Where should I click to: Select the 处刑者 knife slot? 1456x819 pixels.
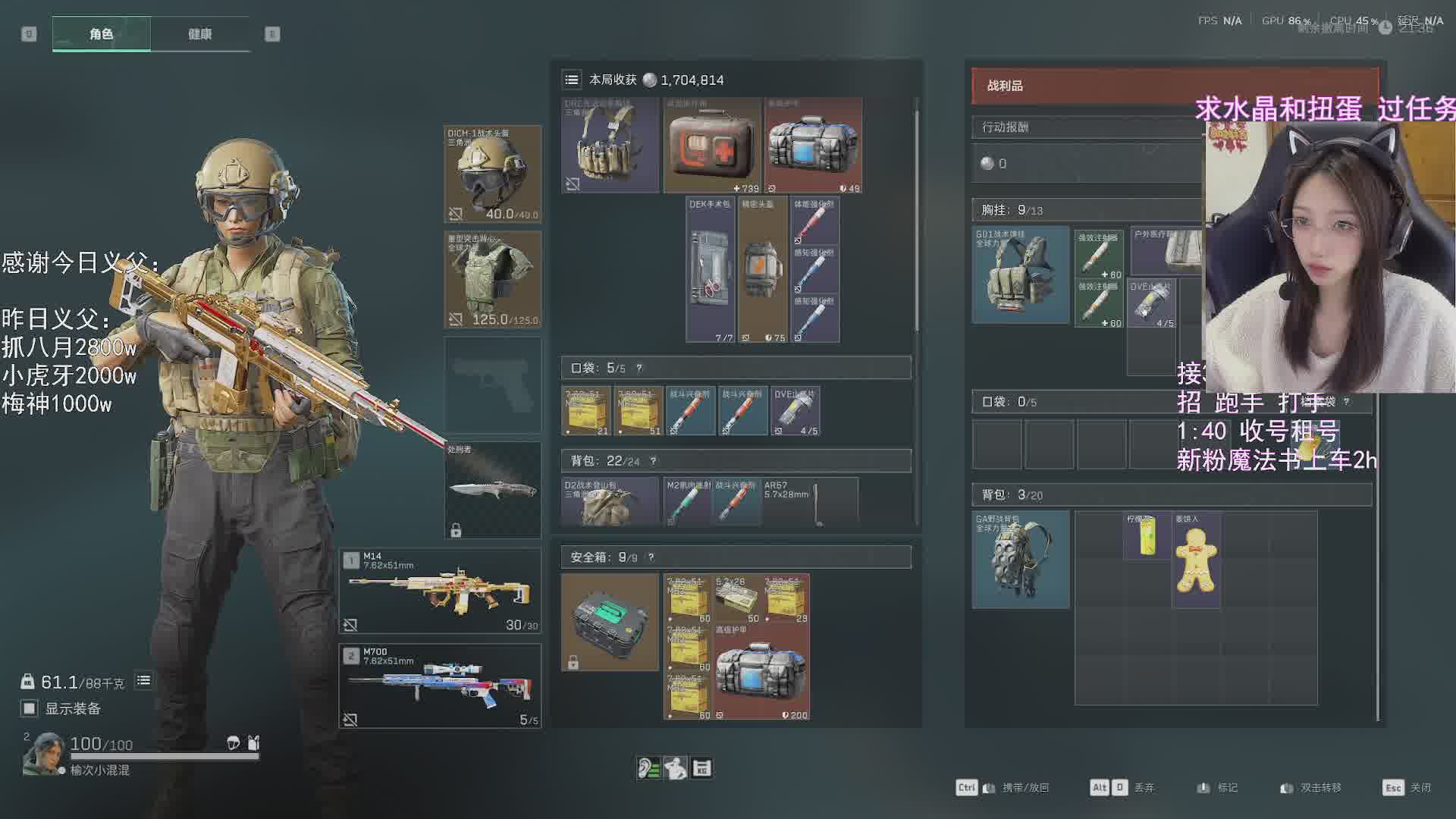pyautogui.click(x=492, y=490)
